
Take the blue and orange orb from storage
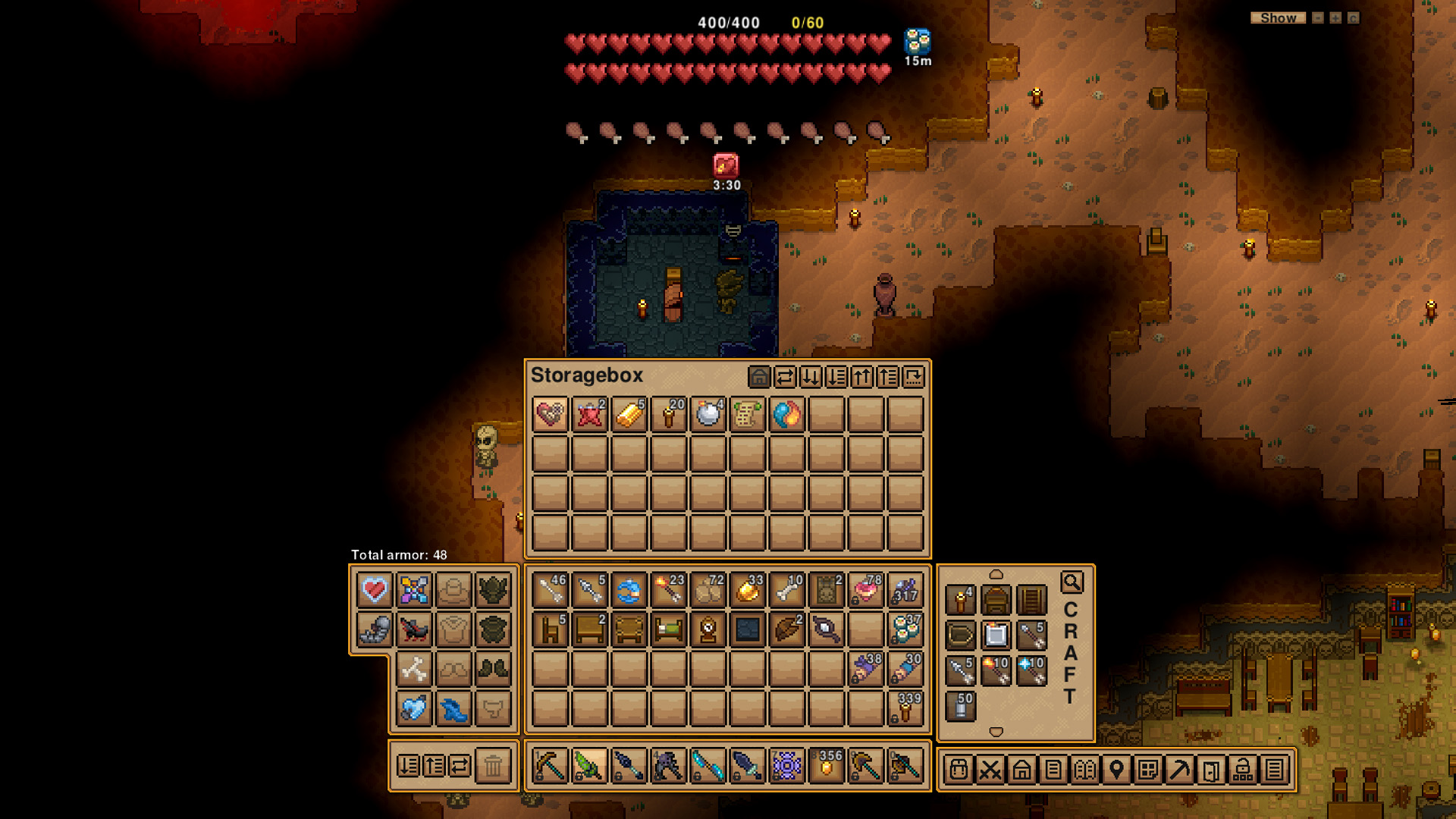[x=787, y=415]
